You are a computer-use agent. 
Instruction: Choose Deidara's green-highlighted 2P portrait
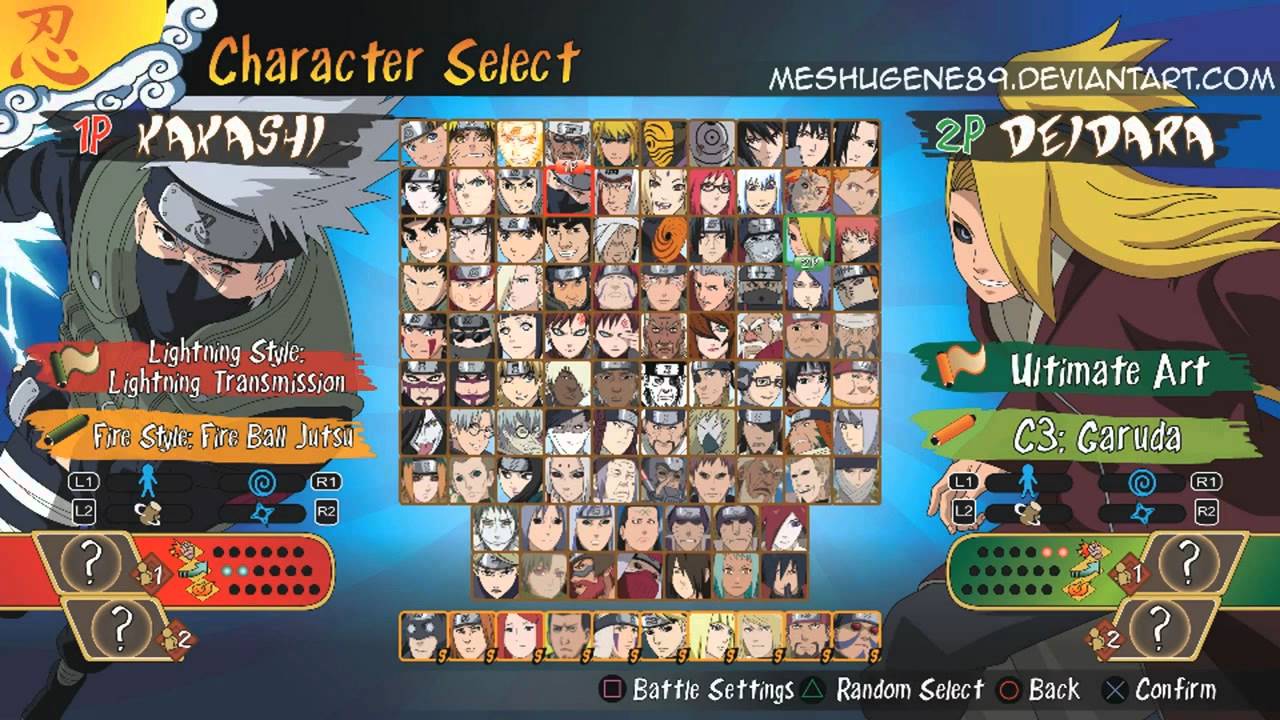coord(809,238)
